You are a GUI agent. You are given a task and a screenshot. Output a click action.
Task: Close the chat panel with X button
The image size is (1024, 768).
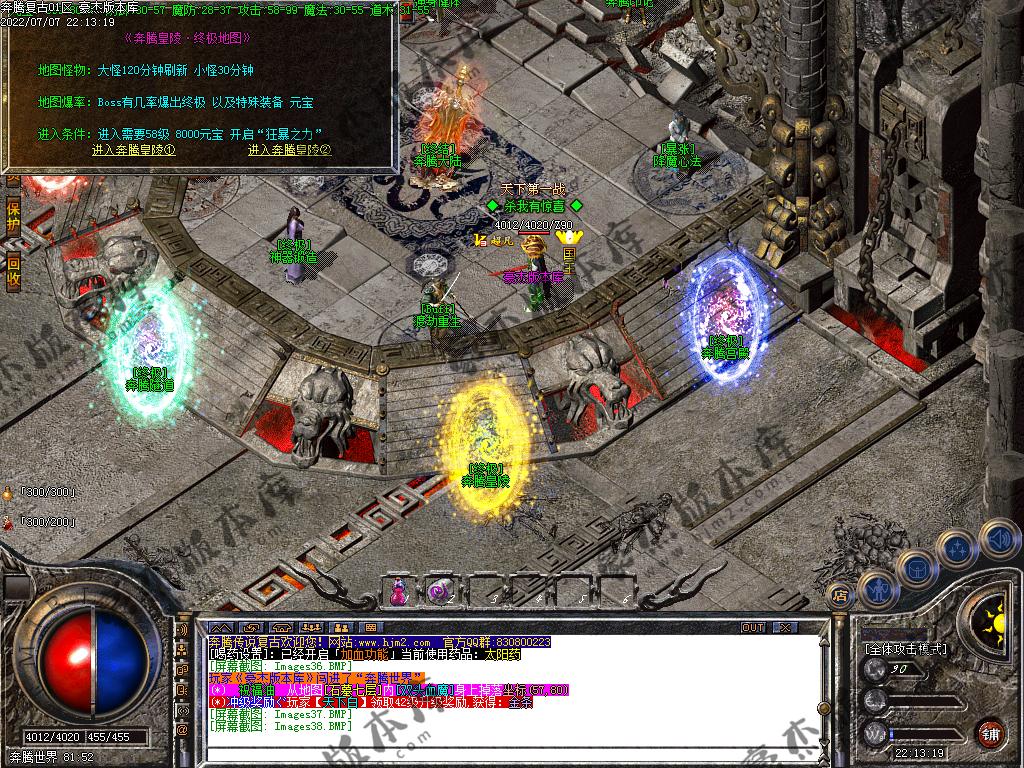click(x=786, y=627)
